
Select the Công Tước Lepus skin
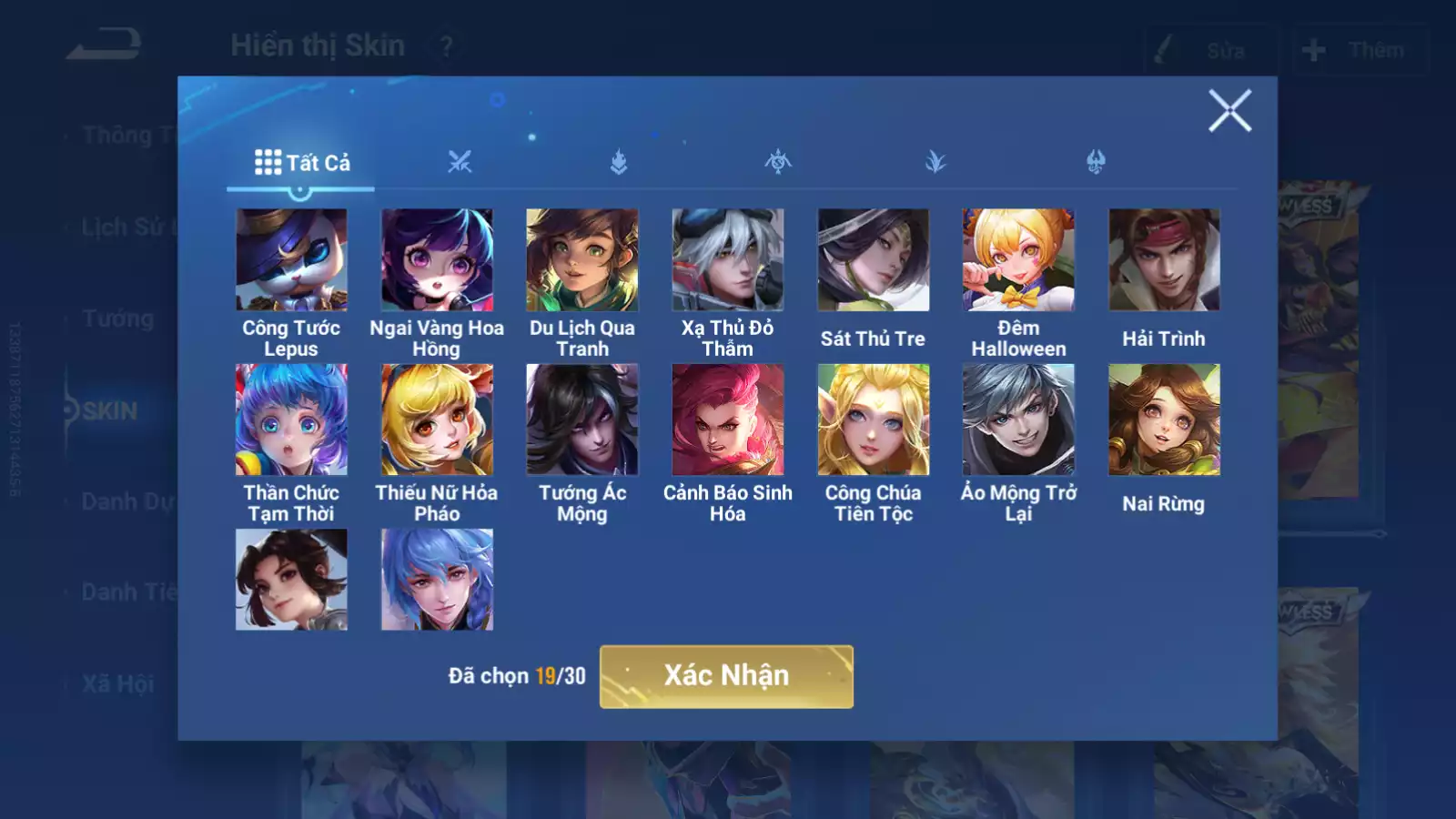(291, 260)
